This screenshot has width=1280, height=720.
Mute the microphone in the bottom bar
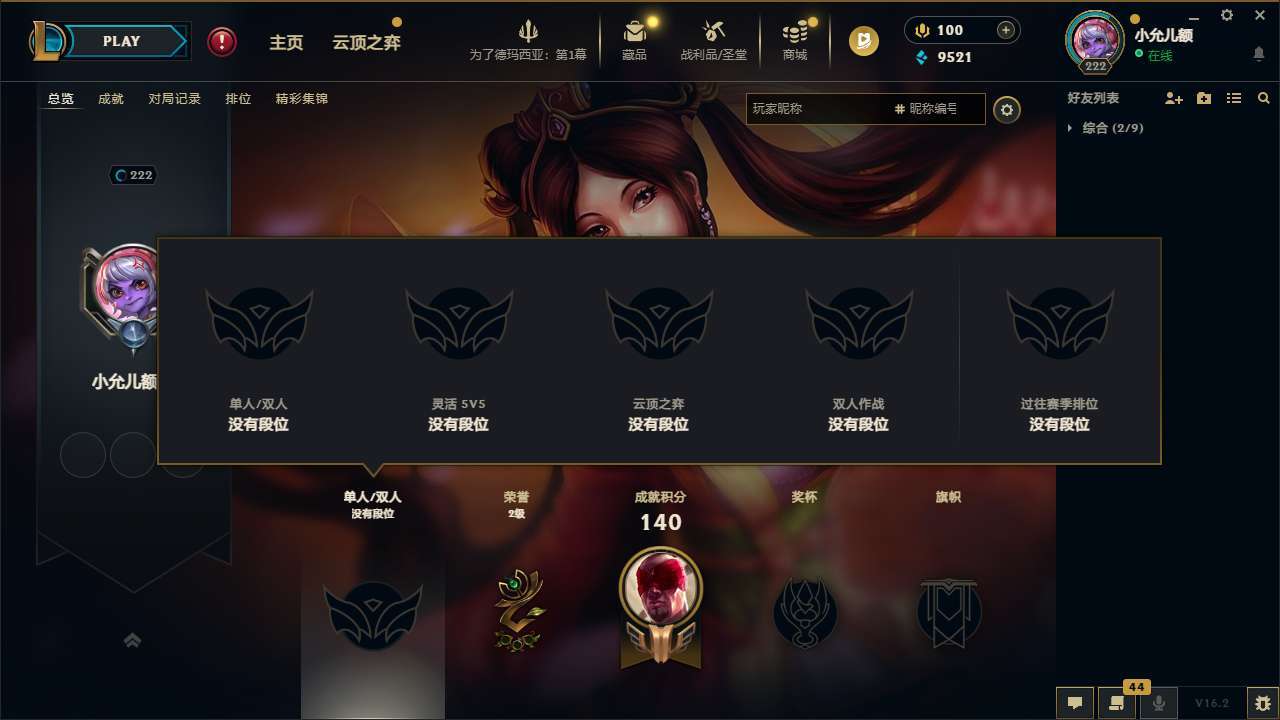point(1159,703)
